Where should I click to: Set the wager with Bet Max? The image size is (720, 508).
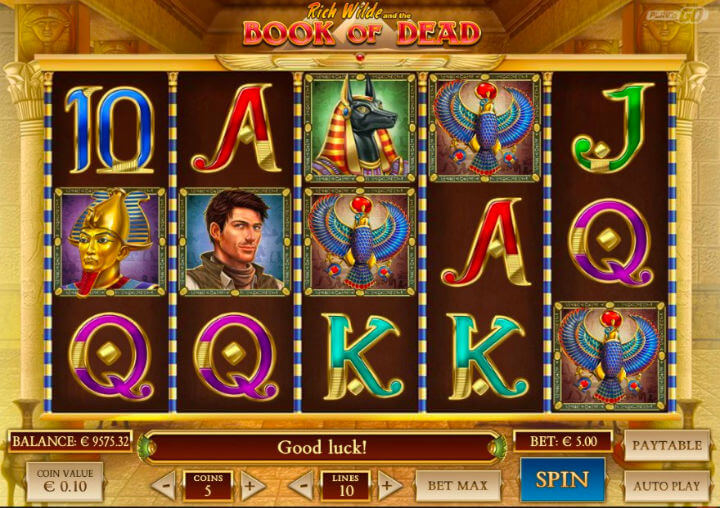point(458,486)
